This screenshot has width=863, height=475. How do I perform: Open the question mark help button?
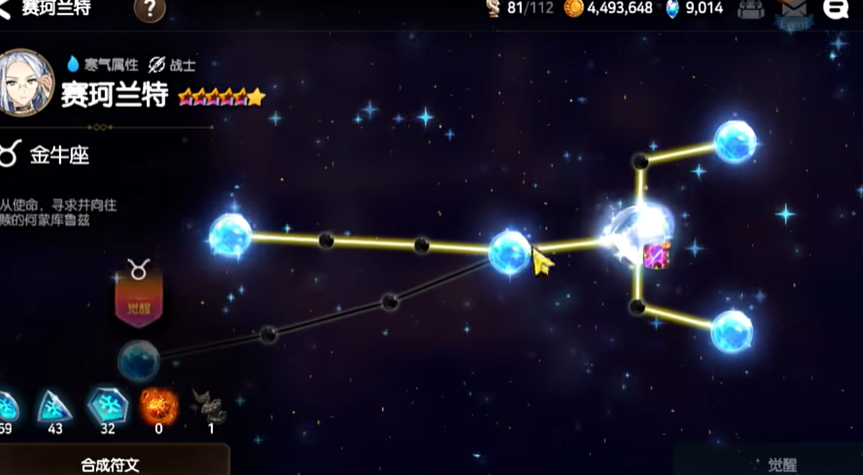tap(149, 9)
